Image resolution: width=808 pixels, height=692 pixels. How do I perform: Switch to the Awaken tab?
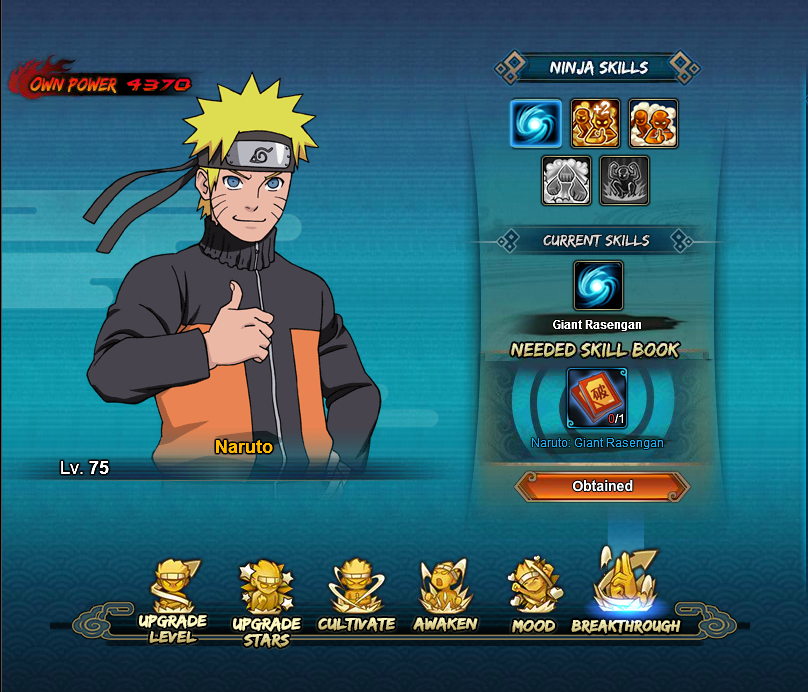pyautogui.click(x=447, y=600)
